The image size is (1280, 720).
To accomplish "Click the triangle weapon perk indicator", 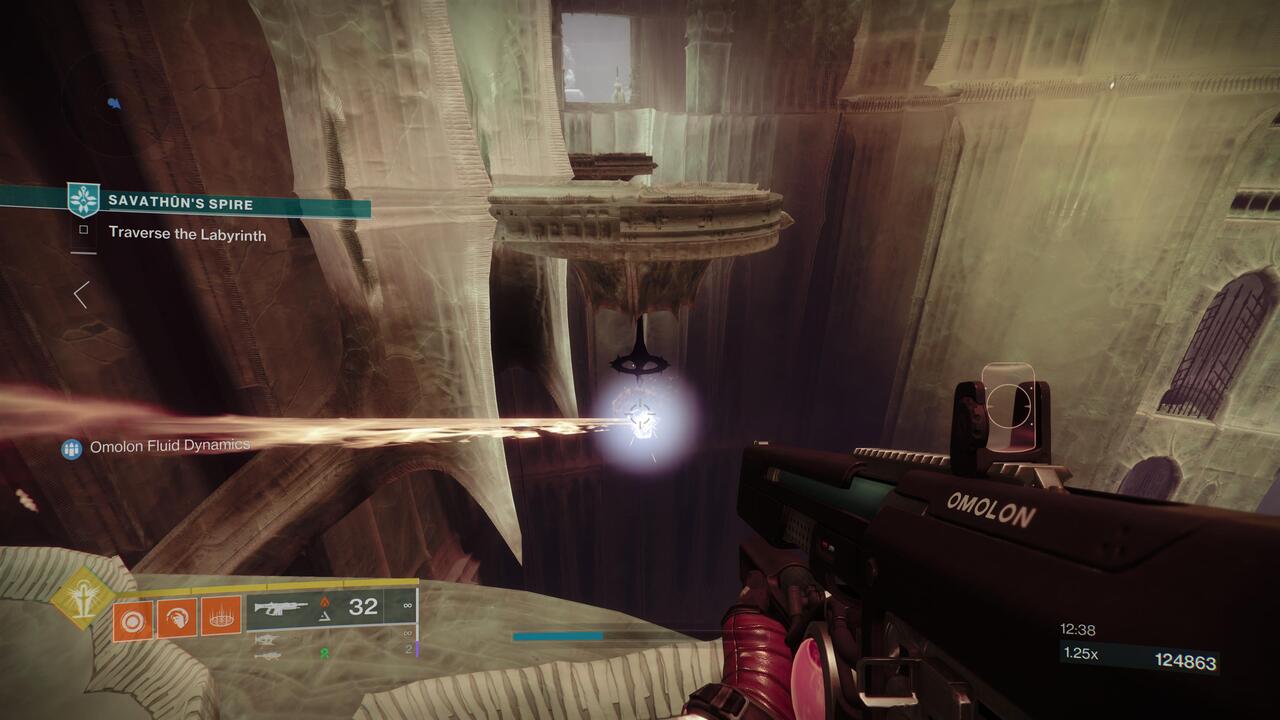I will (x=322, y=618).
